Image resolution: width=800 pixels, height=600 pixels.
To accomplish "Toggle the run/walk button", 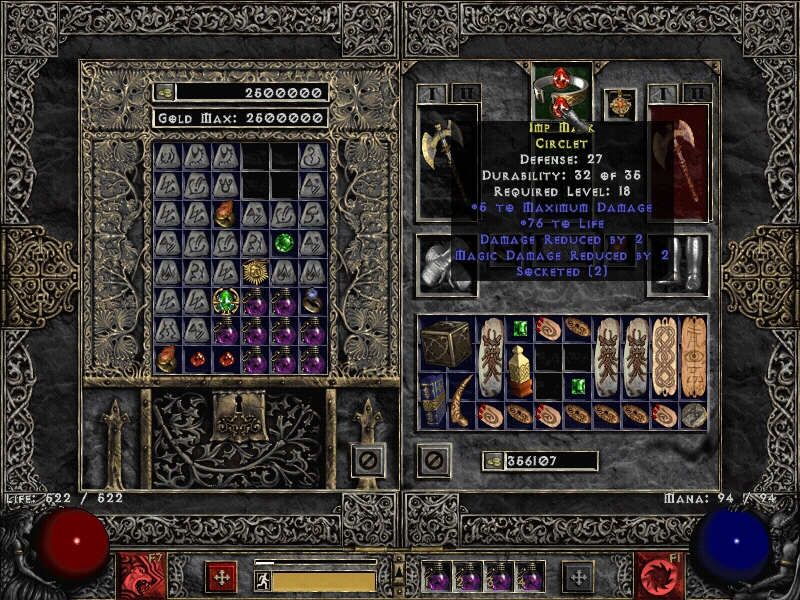I will tap(263, 579).
